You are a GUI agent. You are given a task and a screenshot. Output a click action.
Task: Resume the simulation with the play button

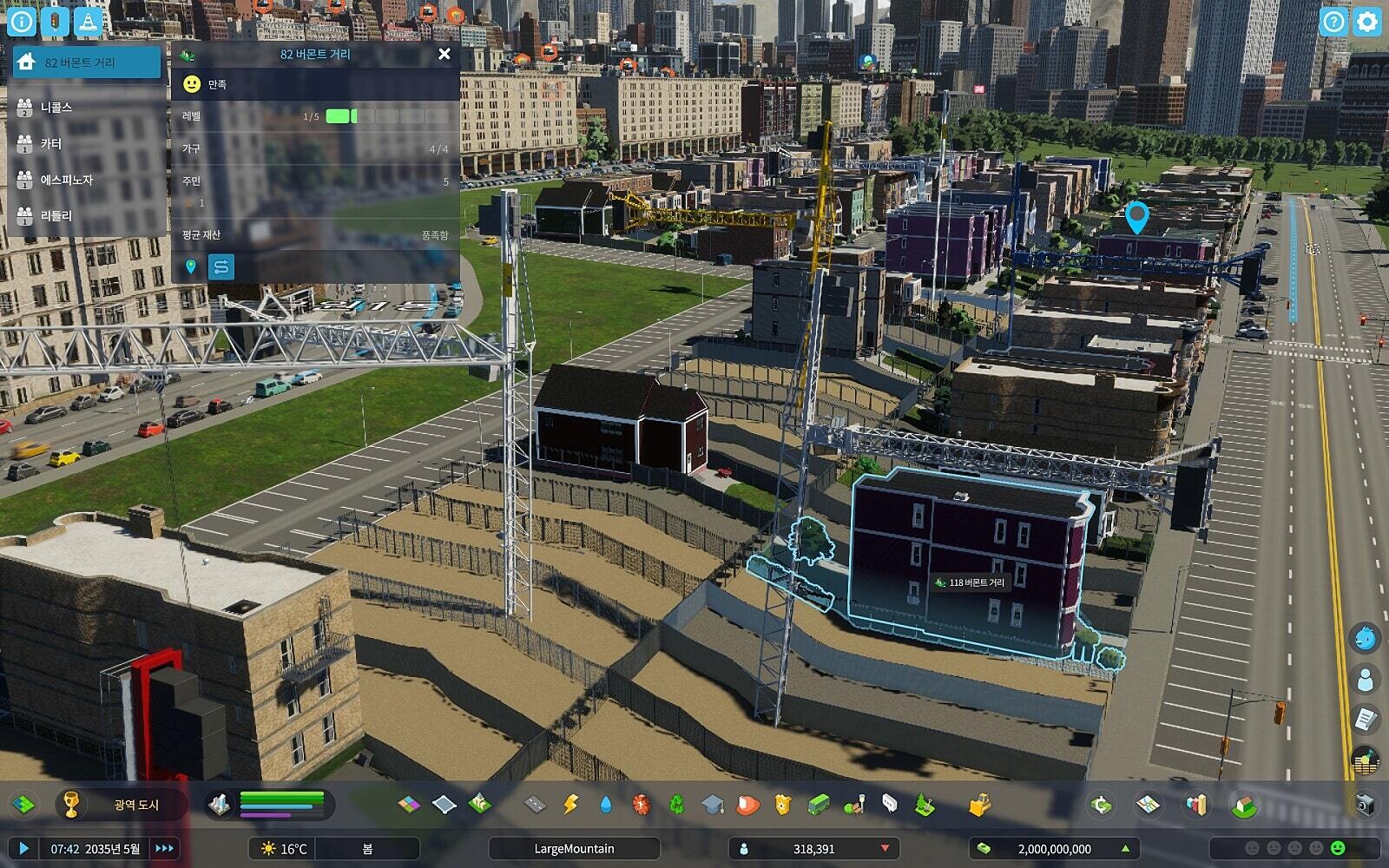tap(23, 848)
